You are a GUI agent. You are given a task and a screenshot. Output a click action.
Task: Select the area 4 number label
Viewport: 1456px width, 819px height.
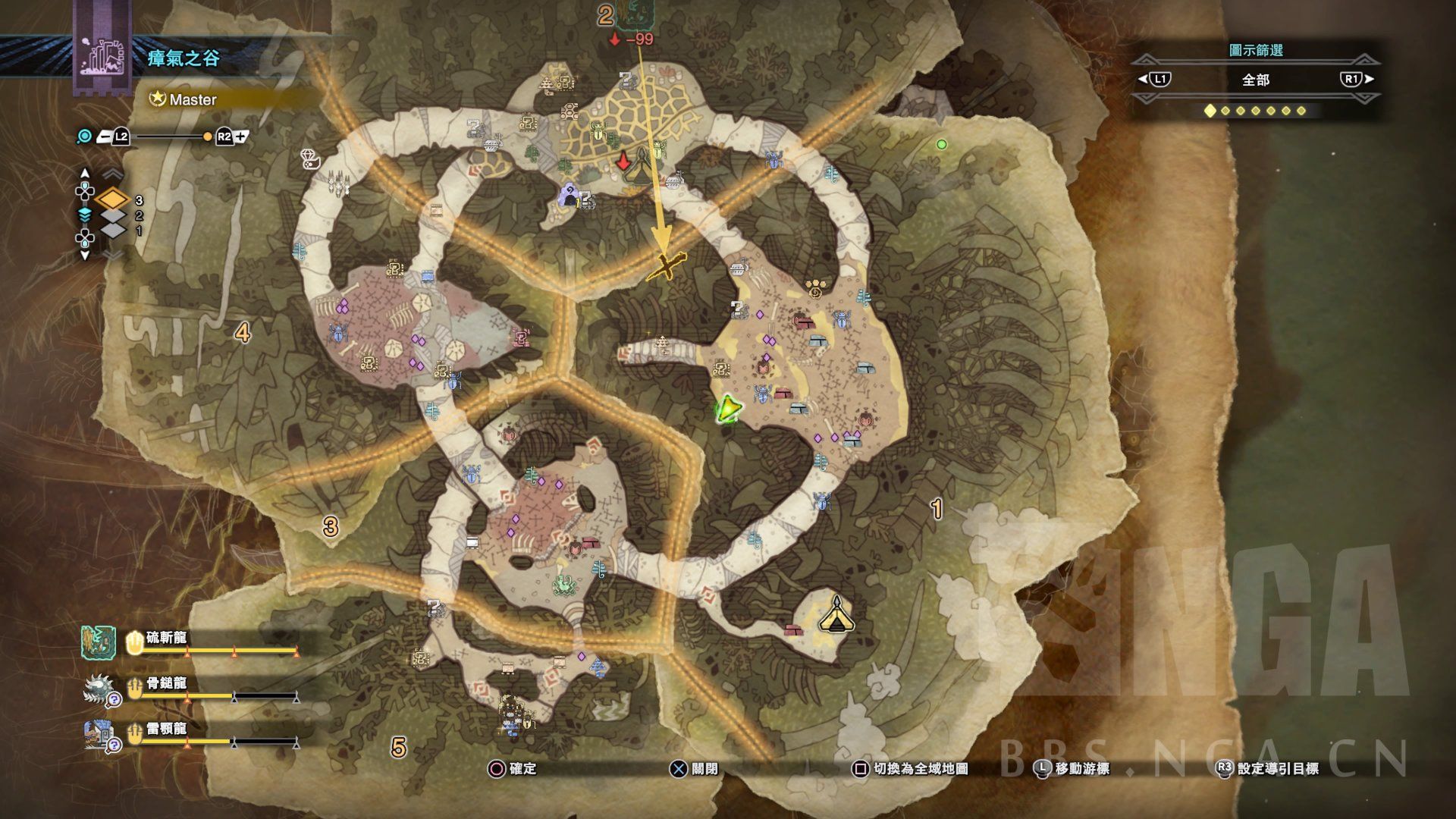[243, 332]
